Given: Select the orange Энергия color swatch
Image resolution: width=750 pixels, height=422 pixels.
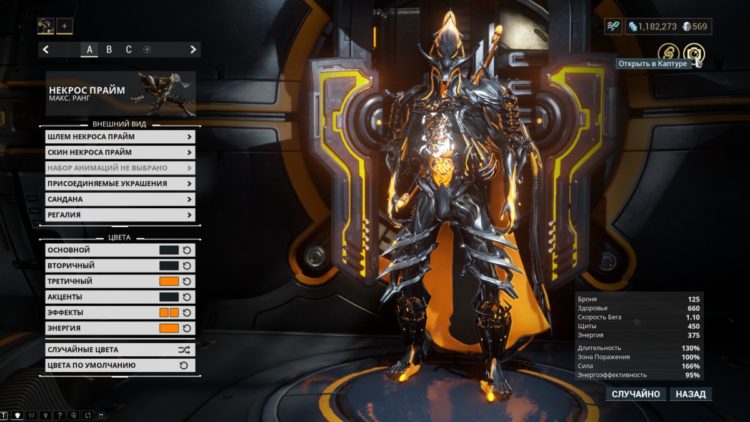Looking at the screenshot, I should [x=168, y=328].
